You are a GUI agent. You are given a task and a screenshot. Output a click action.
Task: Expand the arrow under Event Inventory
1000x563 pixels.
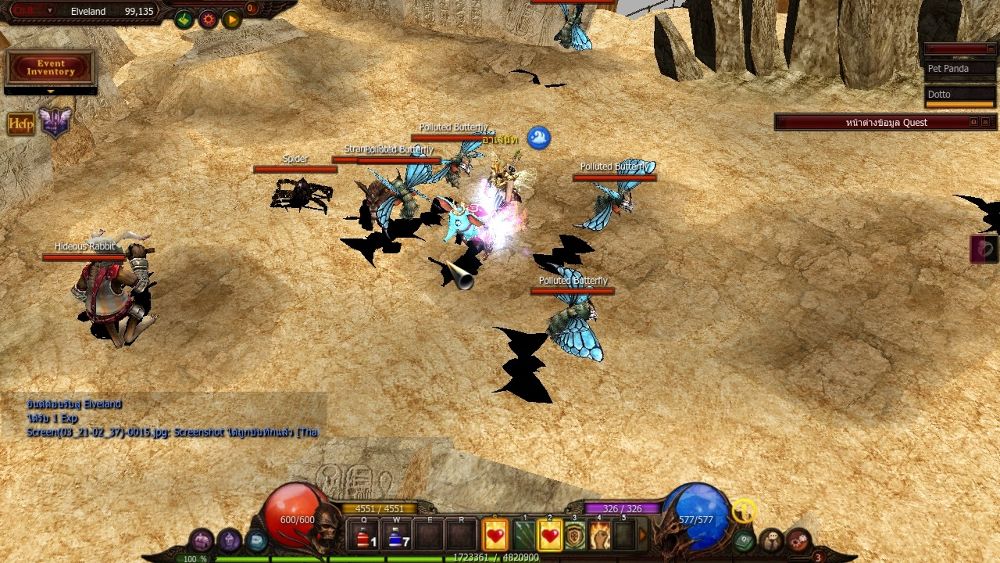(50, 91)
